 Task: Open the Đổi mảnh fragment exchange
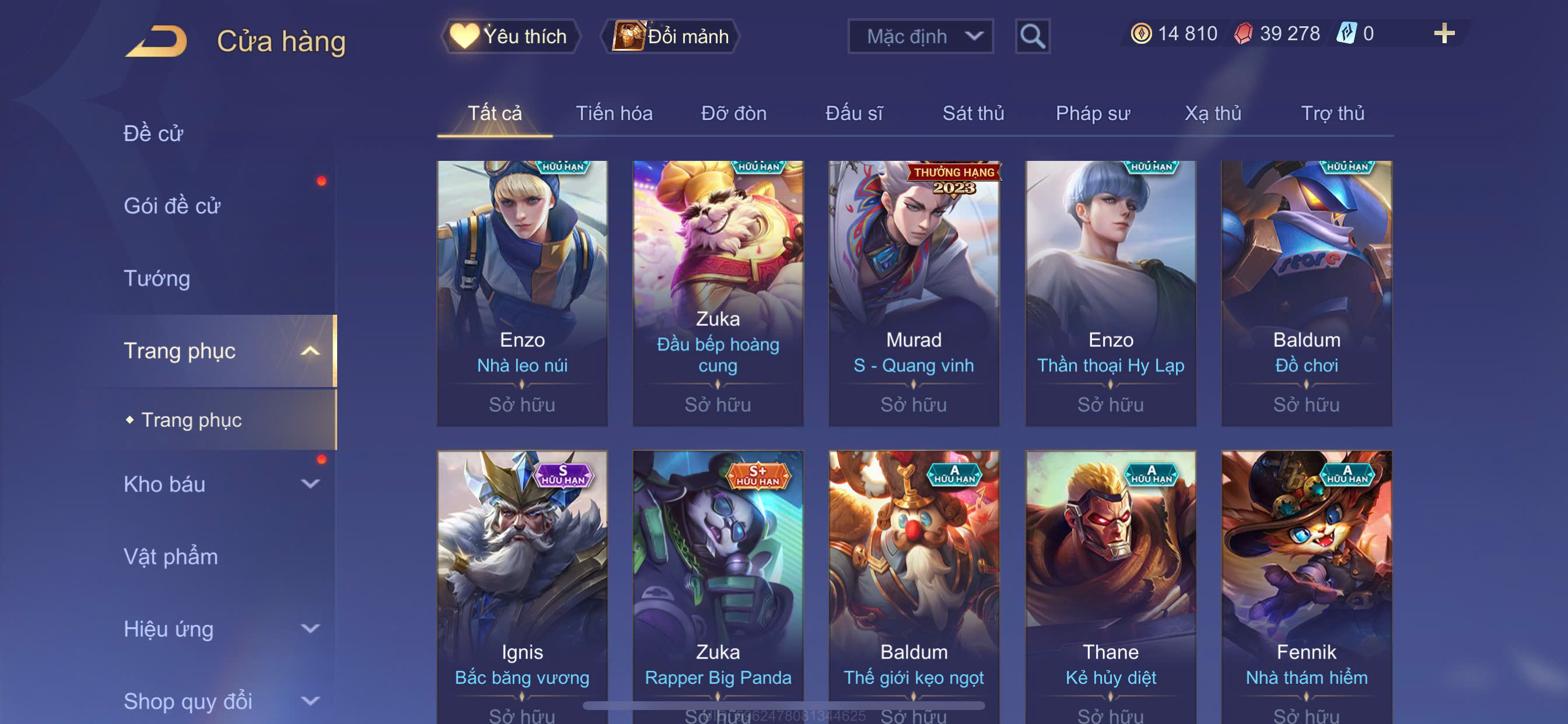point(671,37)
